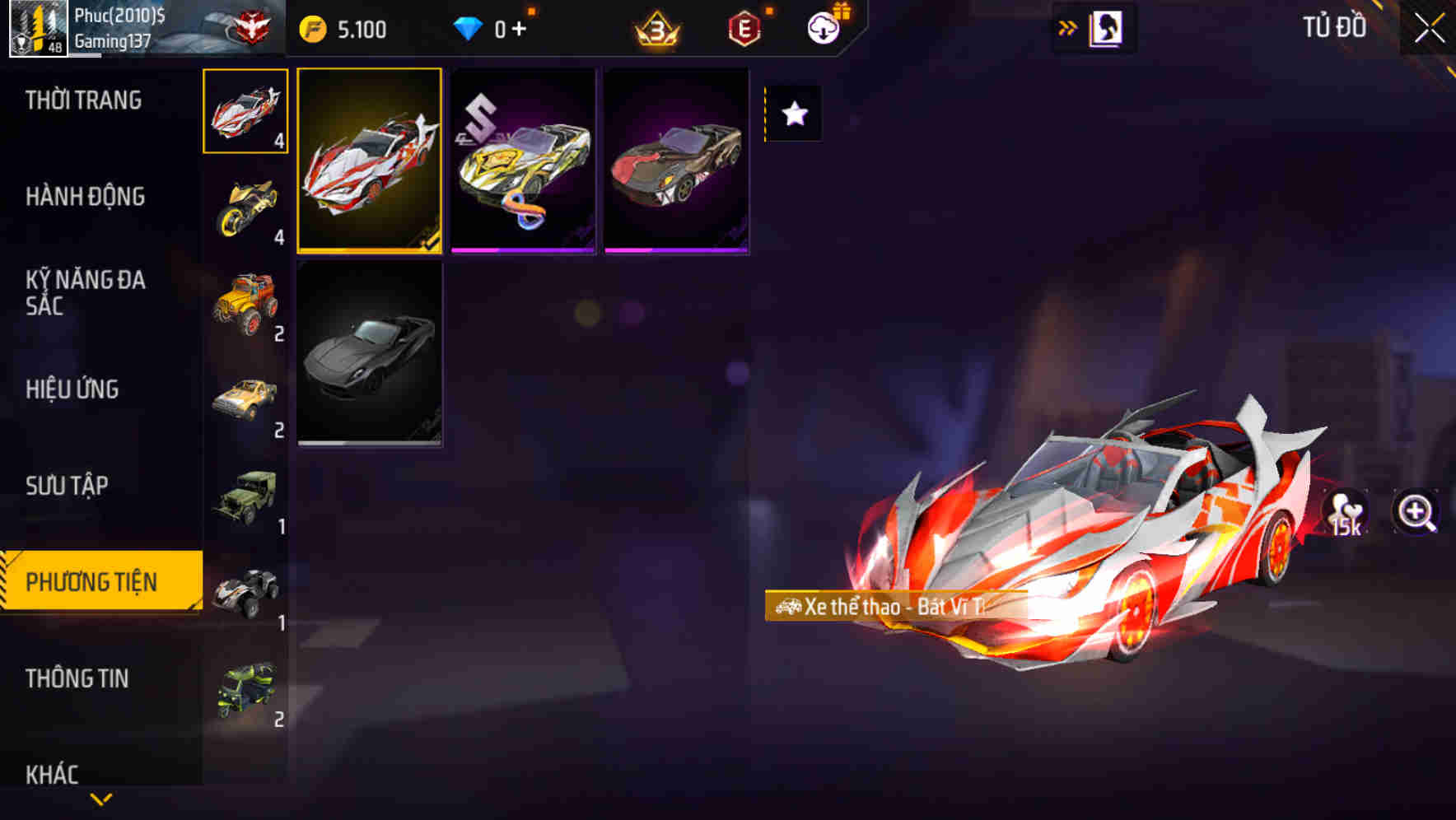Viewport: 1456px width, 820px height.
Task: Open the THÔNG TIN section
Action: coord(78,678)
